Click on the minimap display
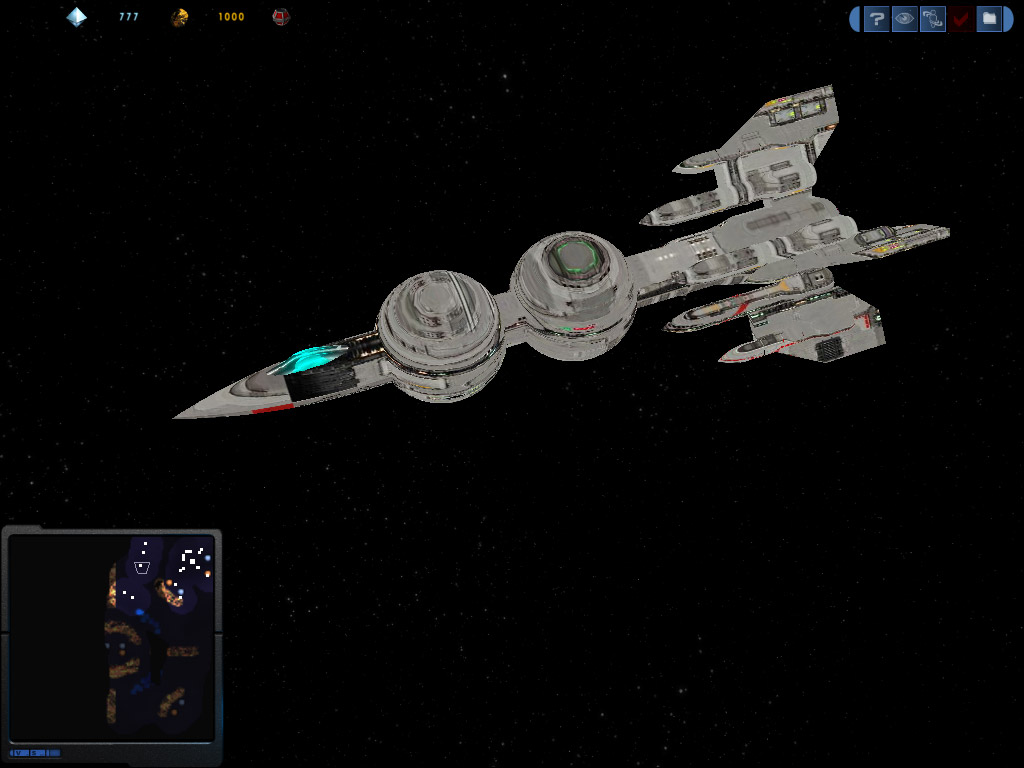This screenshot has height=768, width=1024. (x=111, y=637)
